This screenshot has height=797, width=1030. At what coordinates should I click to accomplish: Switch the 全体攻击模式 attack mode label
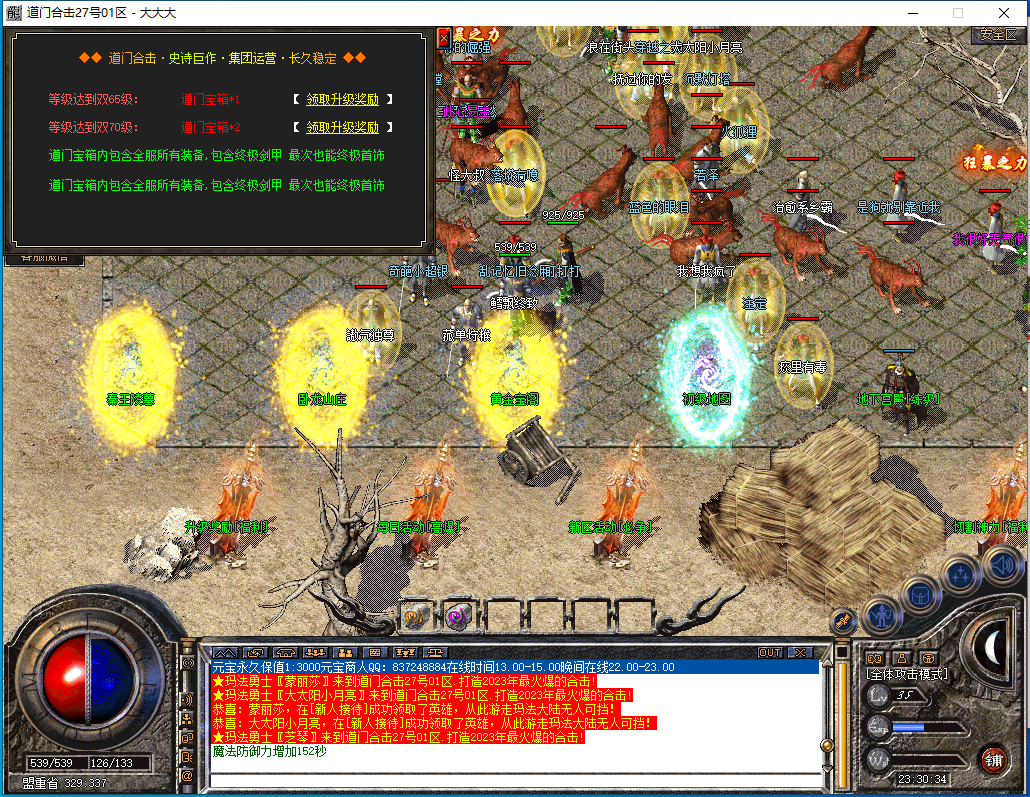(907, 674)
